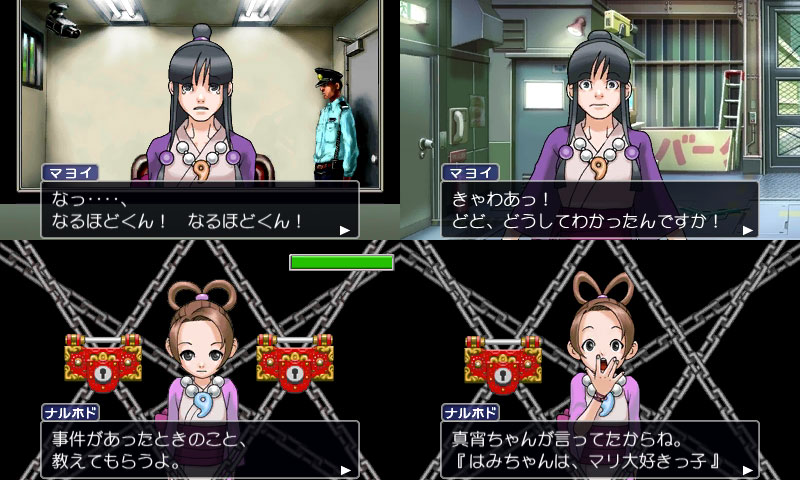Click the arrow in Naruhodo's "事件があったときのこと" box
The width and height of the screenshot is (800, 480).
(x=345, y=469)
